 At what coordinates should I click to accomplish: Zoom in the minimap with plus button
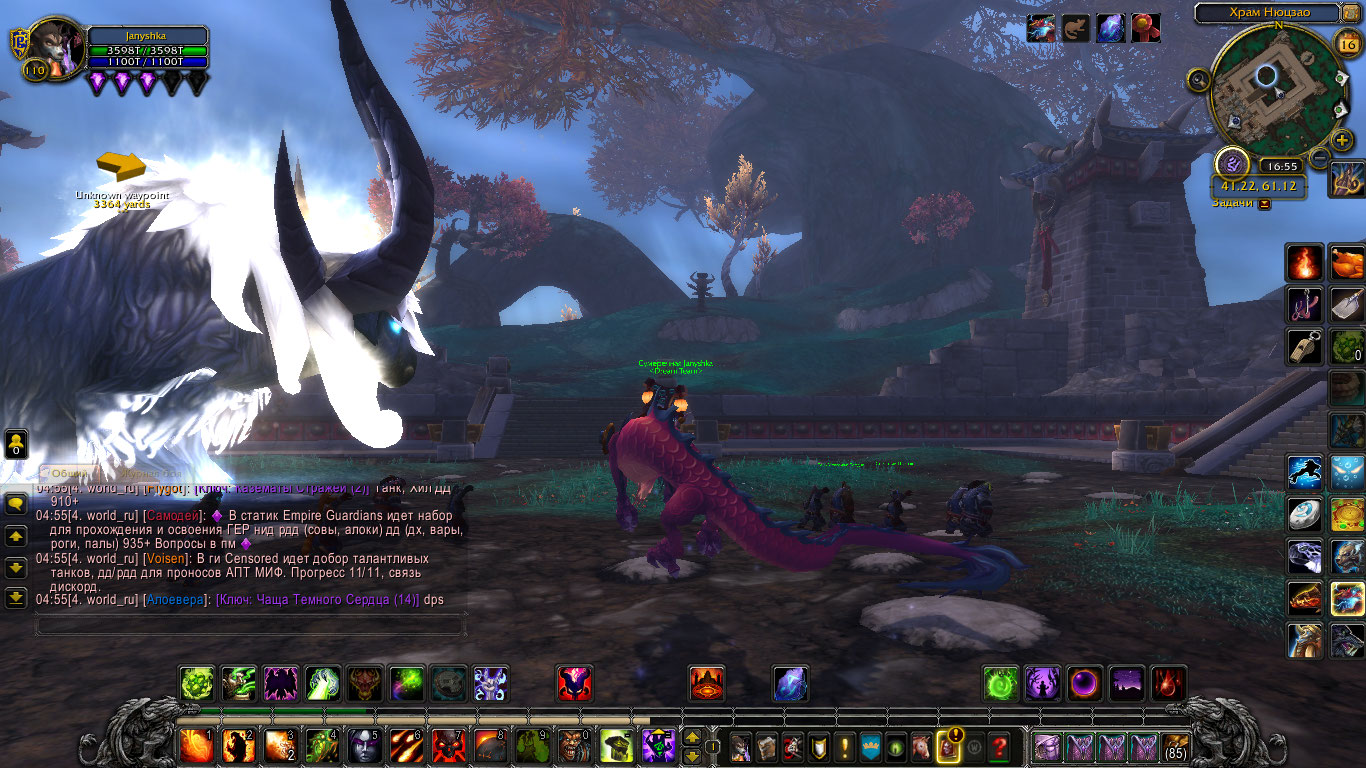click(1342, 140)
